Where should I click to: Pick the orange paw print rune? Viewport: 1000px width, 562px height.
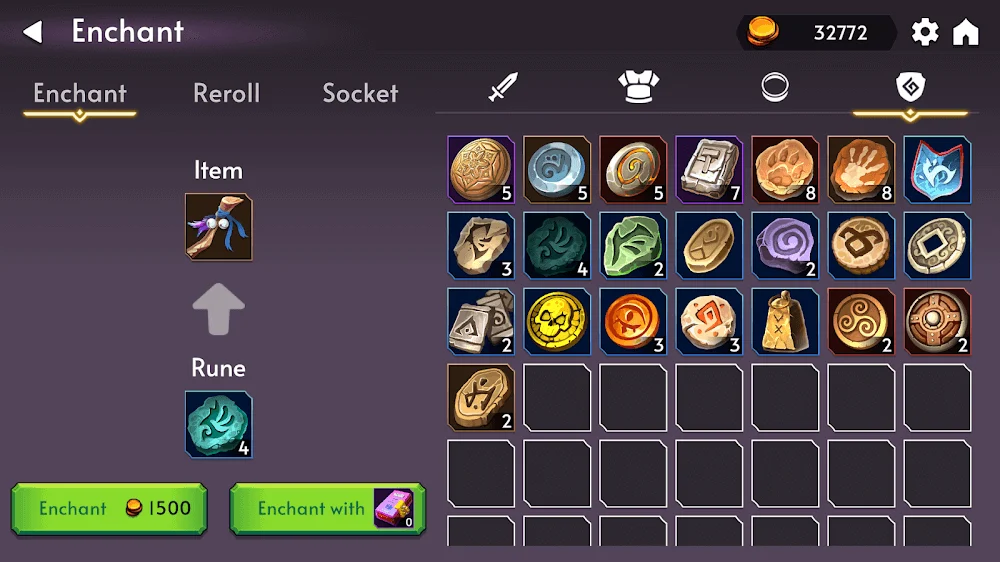(x=785, y=170)
